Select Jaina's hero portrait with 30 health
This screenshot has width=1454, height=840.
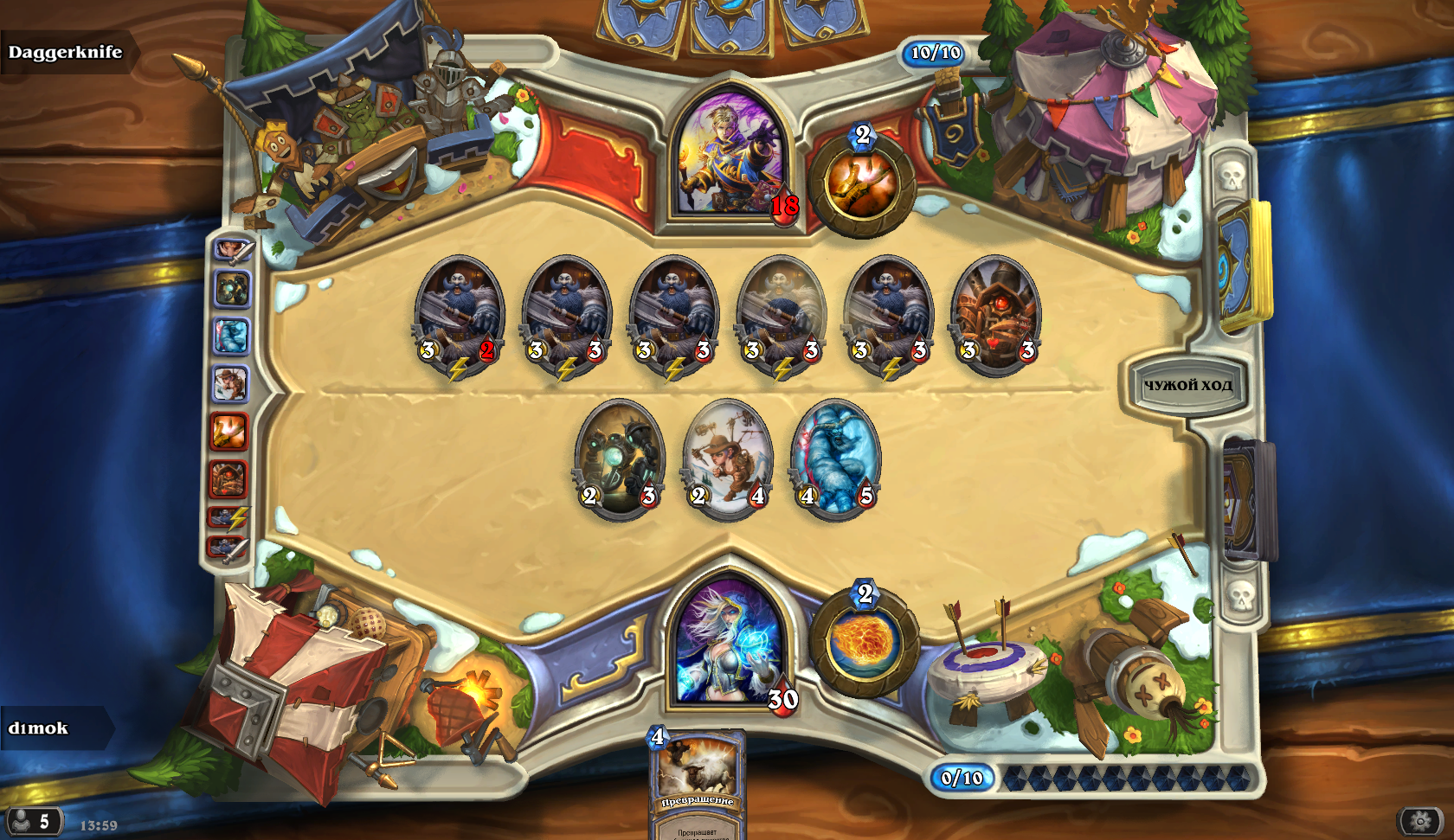(730, 644)
